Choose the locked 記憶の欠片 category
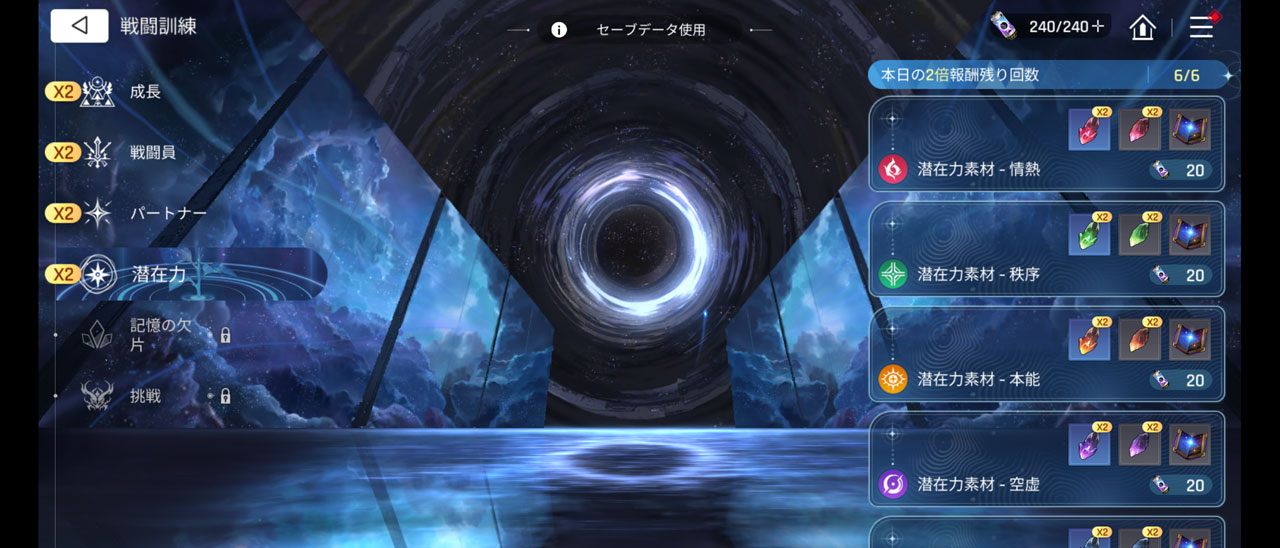Image resolution: width=1280 pixels, height=548 pixels. pyautogui.click(x=160, y=335)
